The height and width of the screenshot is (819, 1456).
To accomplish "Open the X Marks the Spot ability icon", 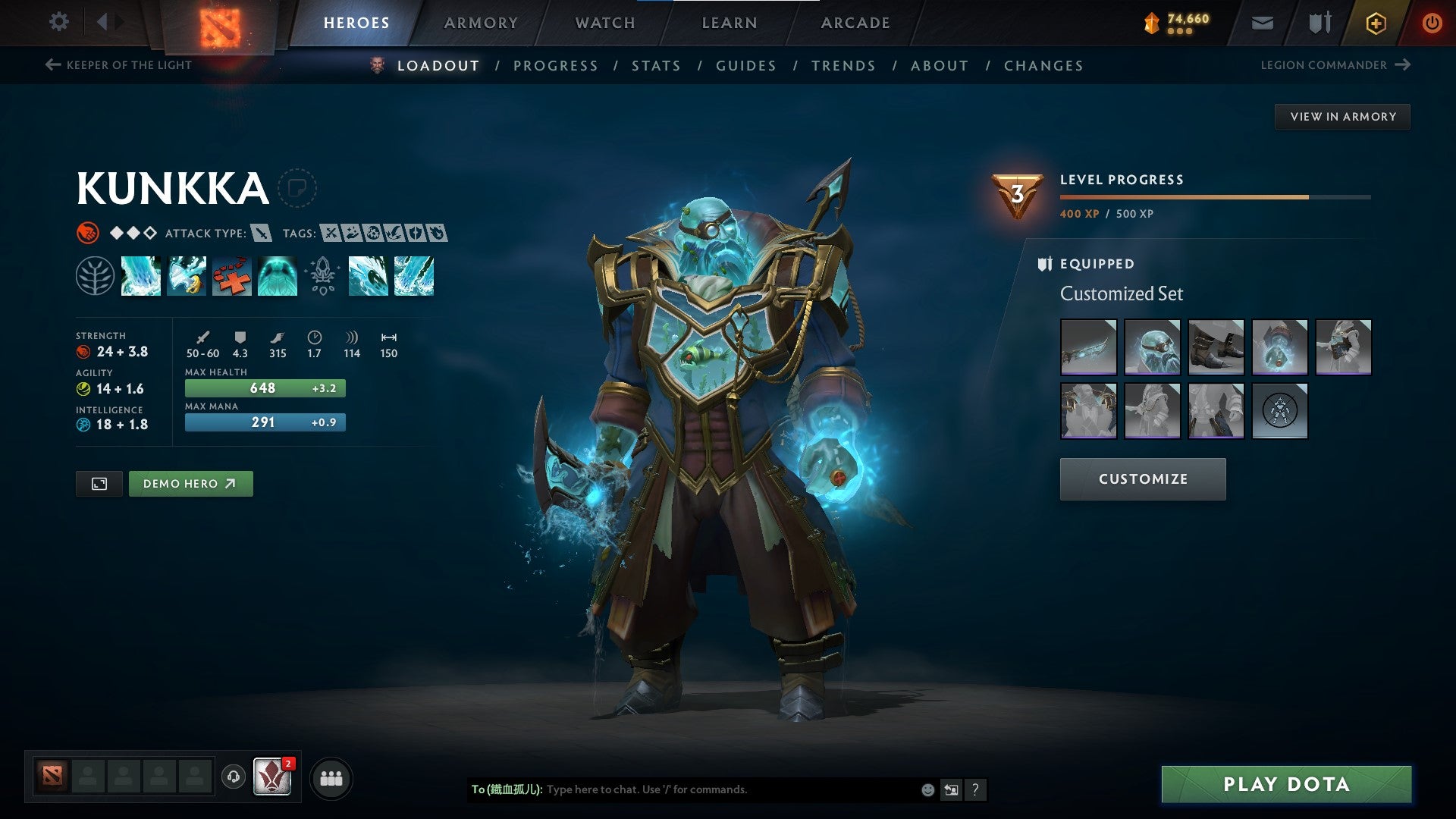I will pyautogui.click(x=231, y=277).
